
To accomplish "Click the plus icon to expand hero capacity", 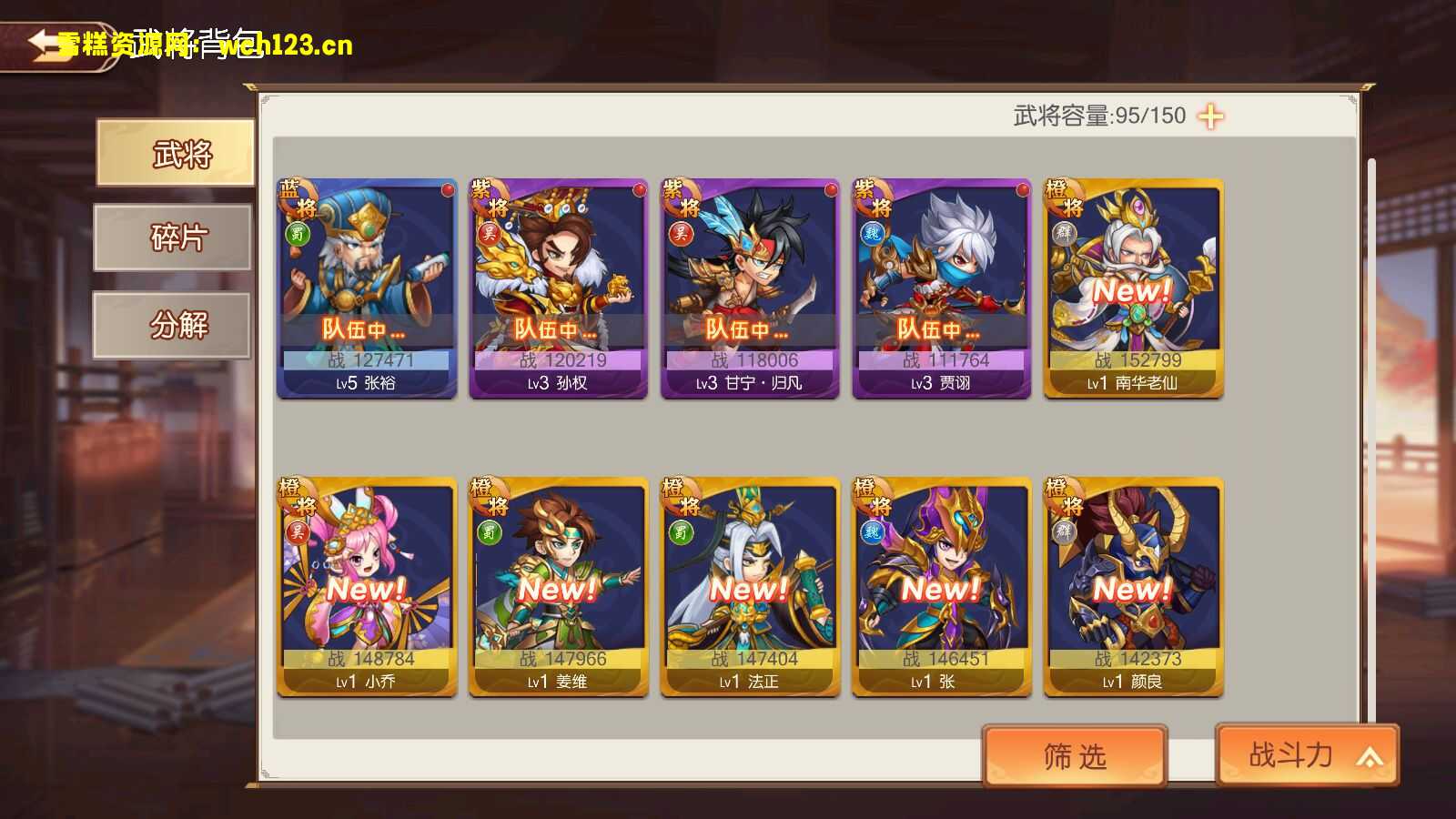I will click(x=1209, y=115).
